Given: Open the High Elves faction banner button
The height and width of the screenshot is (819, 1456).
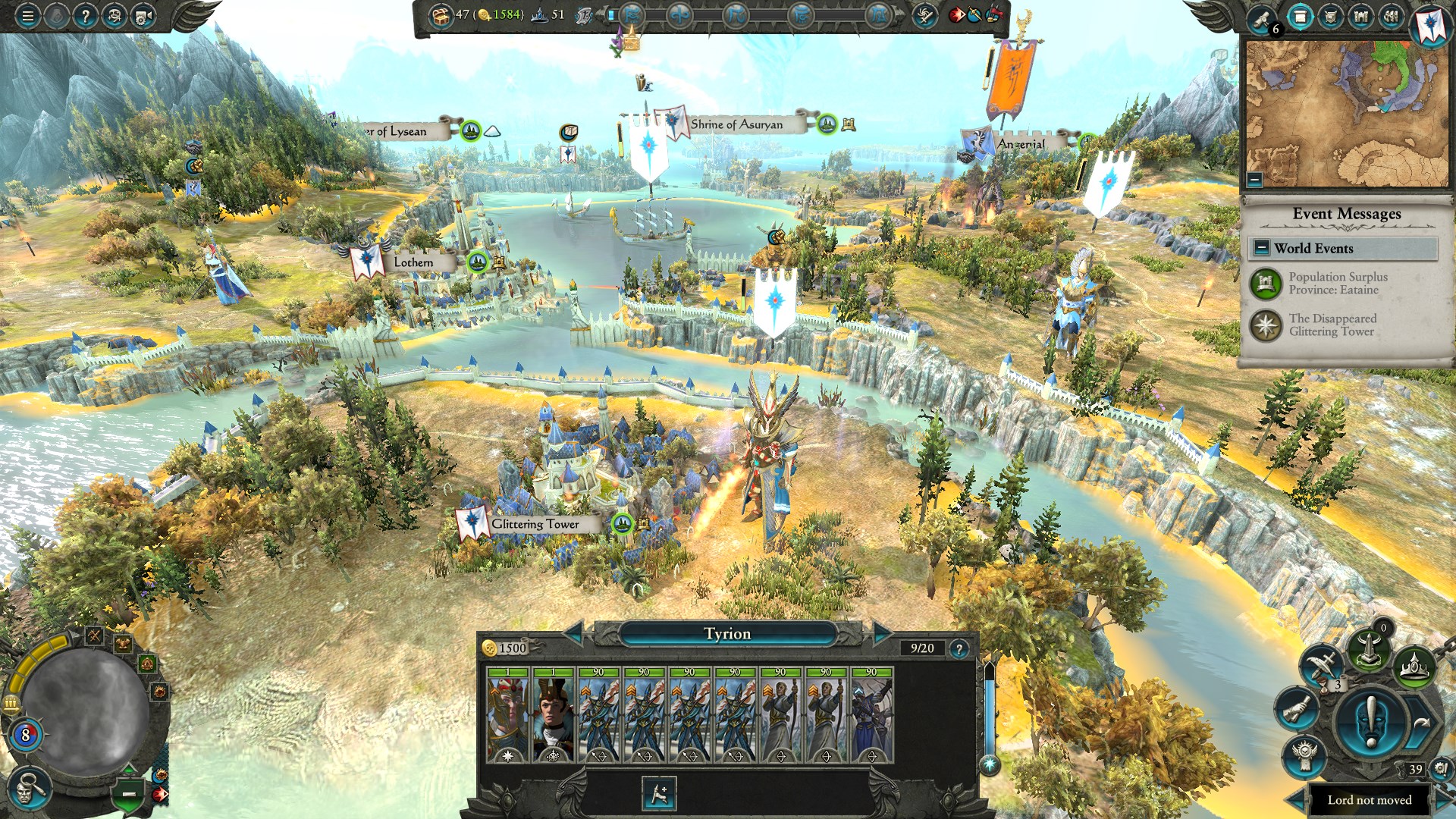Looking at the screenshot, I should 1431,24.
